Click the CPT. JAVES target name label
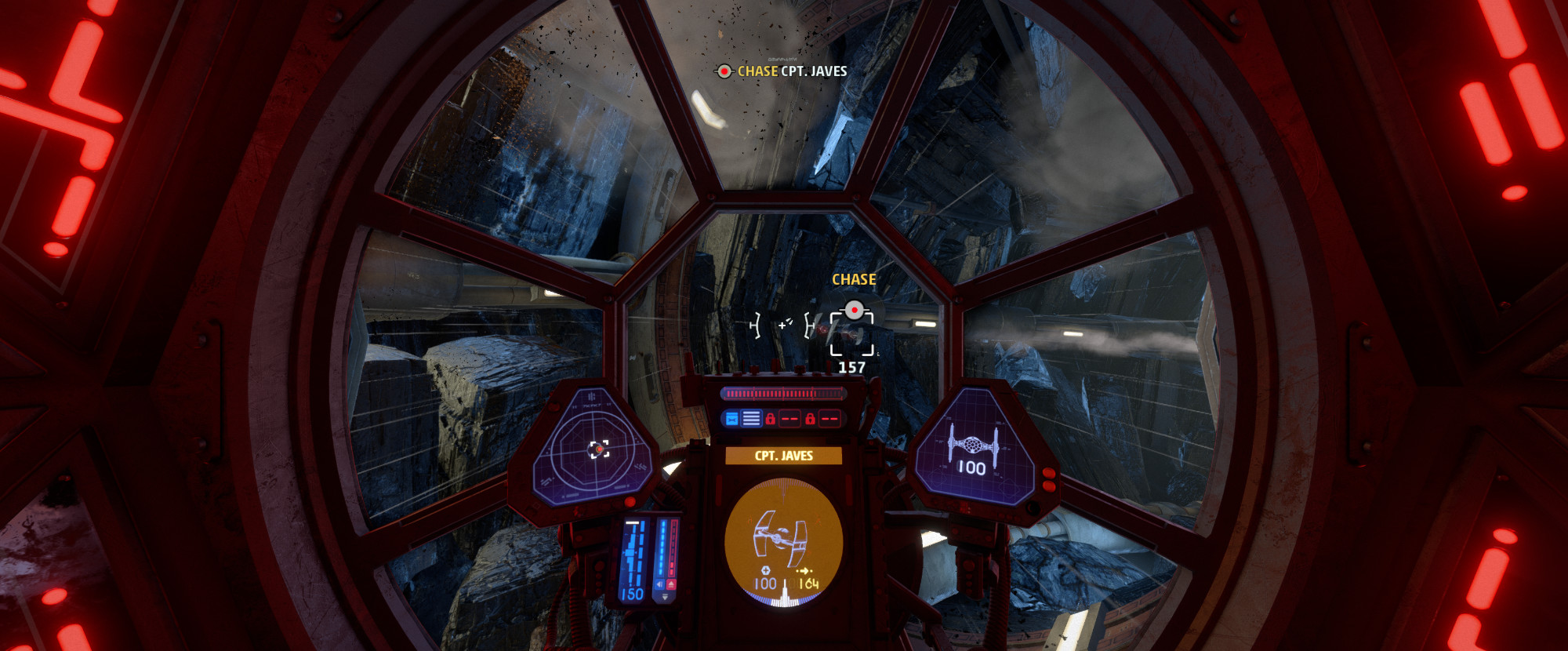 click(x=783, y=456)
